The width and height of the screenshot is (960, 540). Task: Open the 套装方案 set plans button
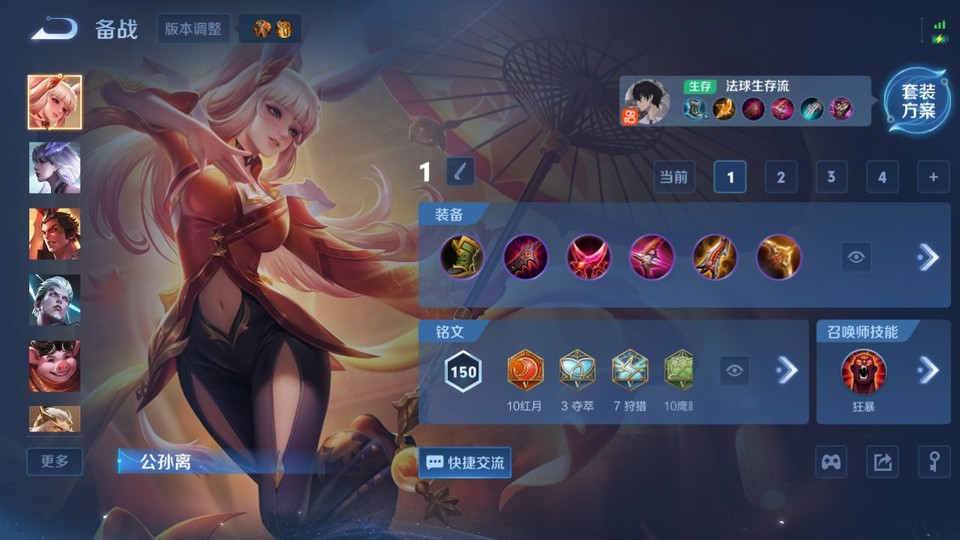pos(917,102)
